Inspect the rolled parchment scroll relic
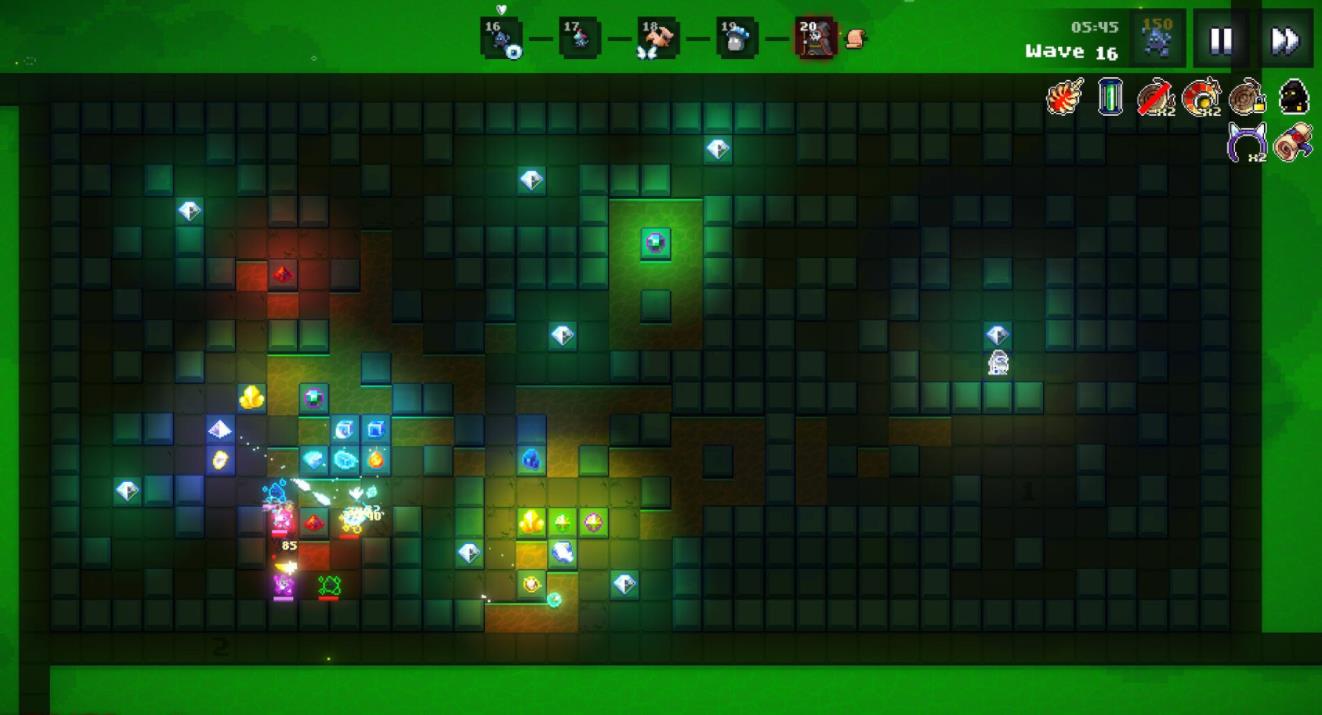This screenshot has height=715, width=1322. point(1293,142)
